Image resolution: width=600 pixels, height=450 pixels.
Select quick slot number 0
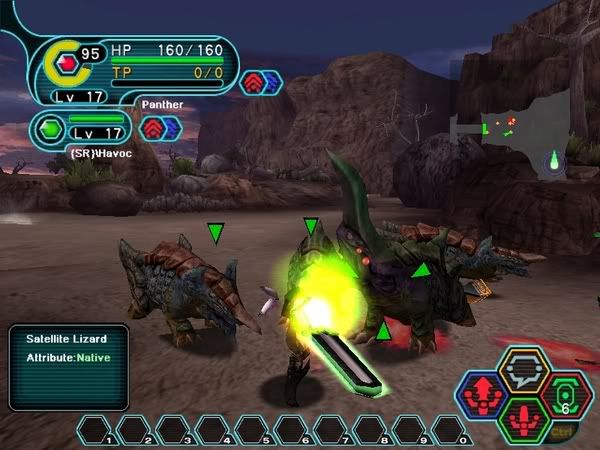451,431
